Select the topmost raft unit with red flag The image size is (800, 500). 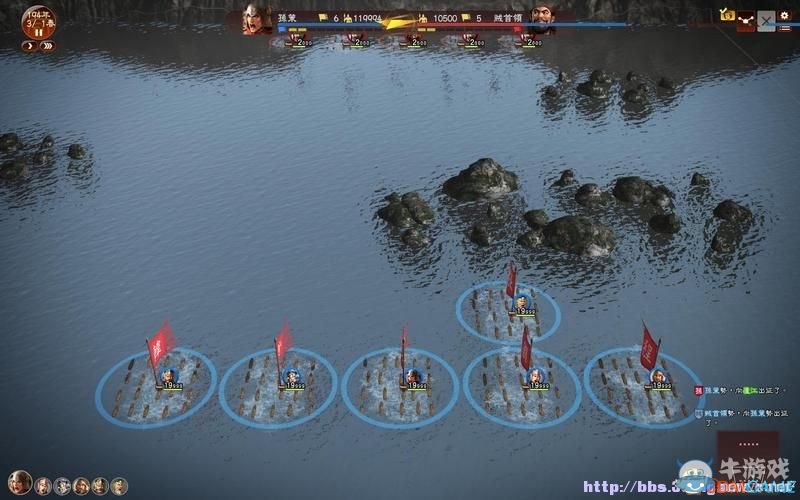coord(509,309)
